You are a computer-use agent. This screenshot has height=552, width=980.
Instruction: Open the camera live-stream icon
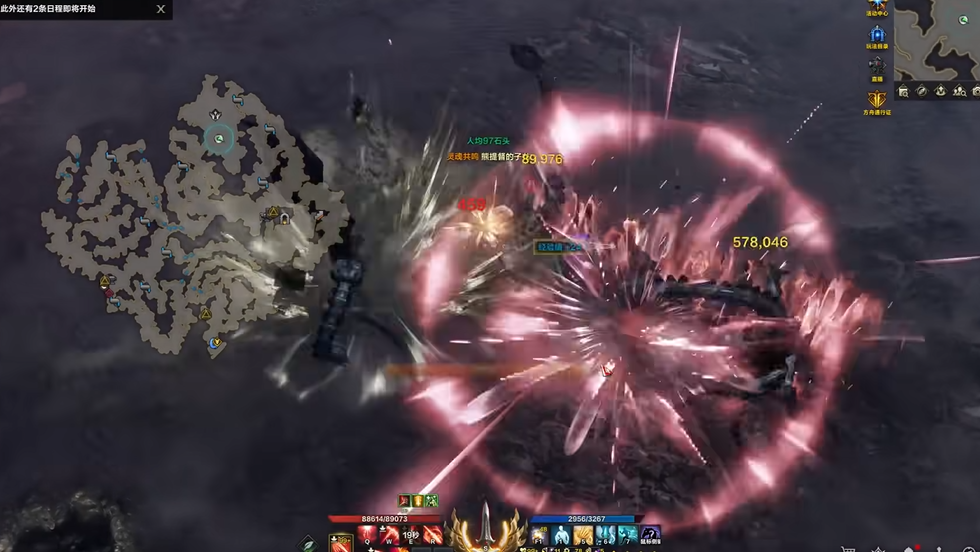[x=877, y=66]
